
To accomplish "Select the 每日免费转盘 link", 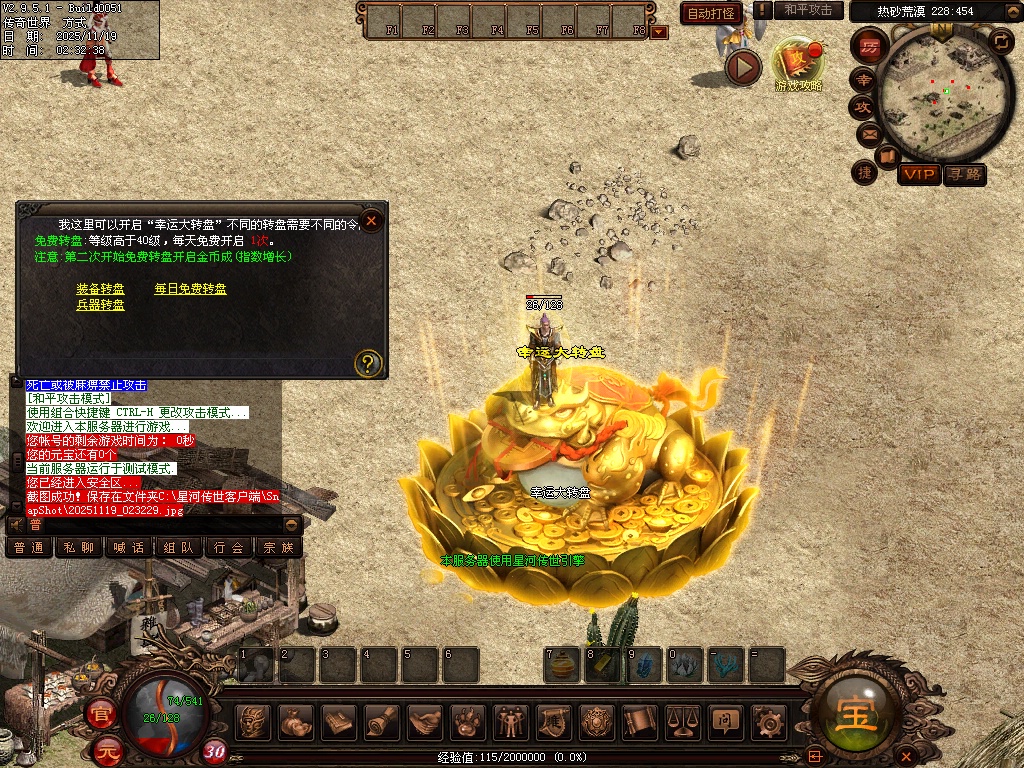I will coord(190,289).
